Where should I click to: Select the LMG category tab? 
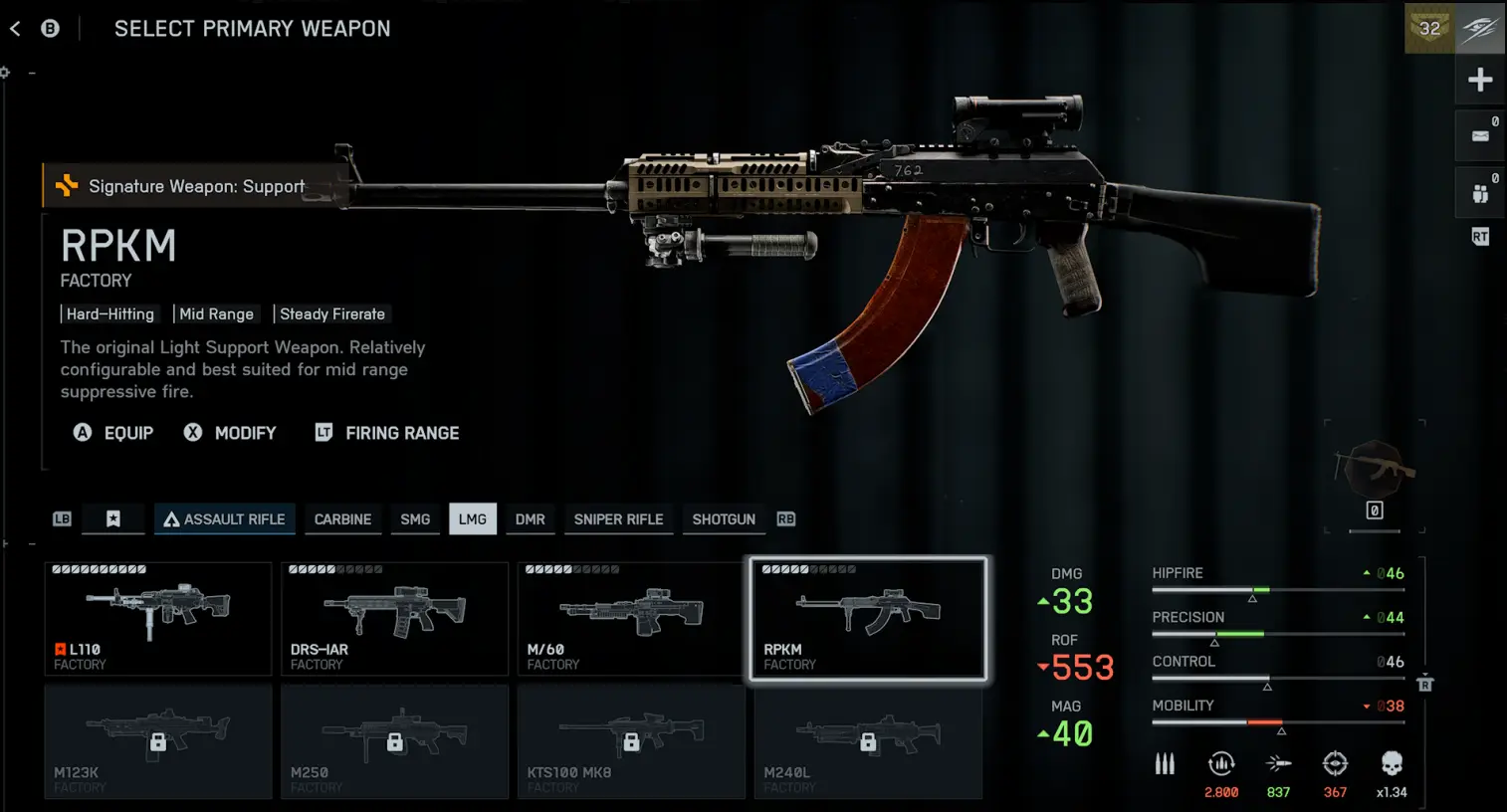[473, 519]
